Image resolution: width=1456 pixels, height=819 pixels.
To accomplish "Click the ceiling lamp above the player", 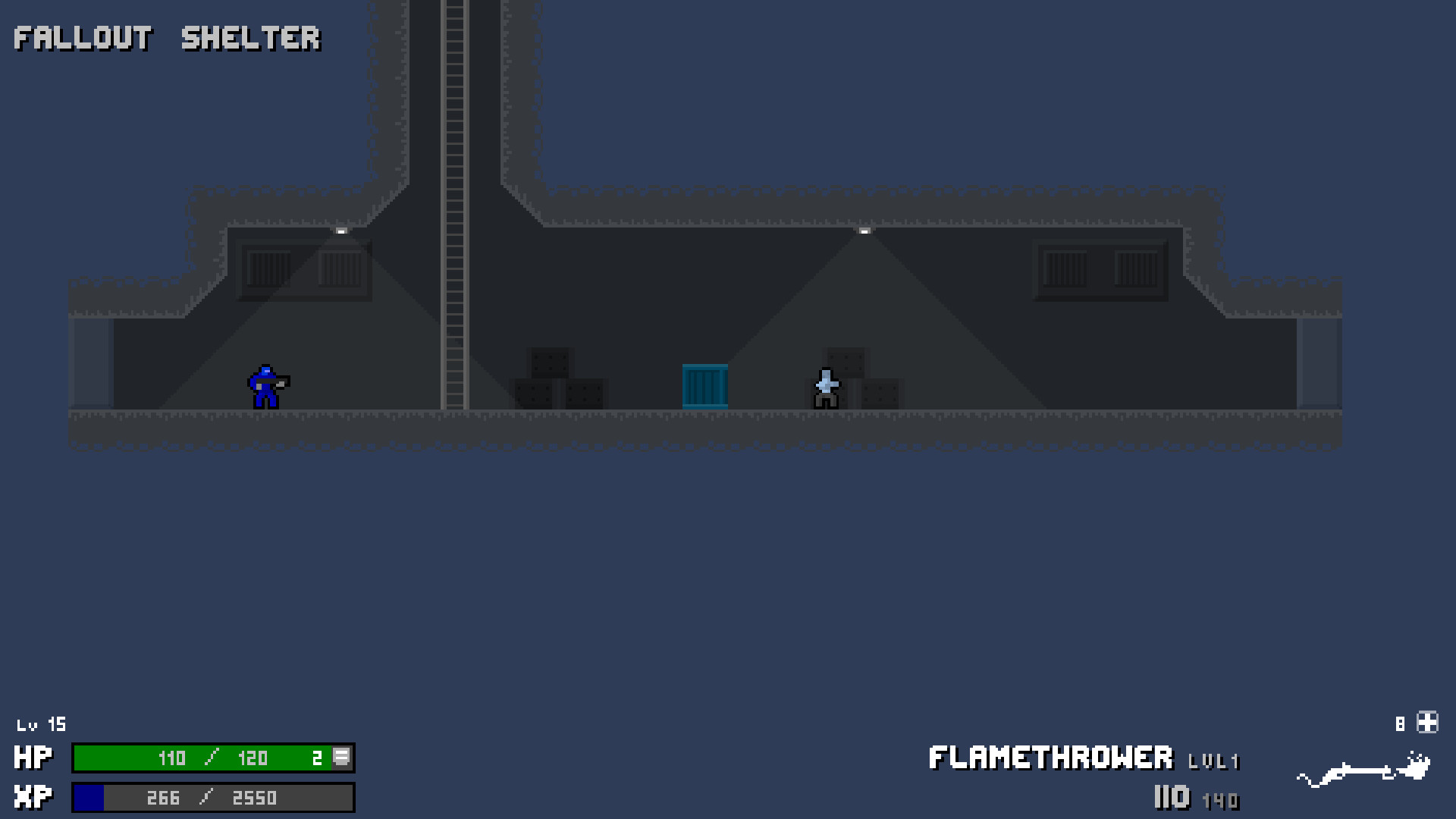I will [x=340, y=230].
